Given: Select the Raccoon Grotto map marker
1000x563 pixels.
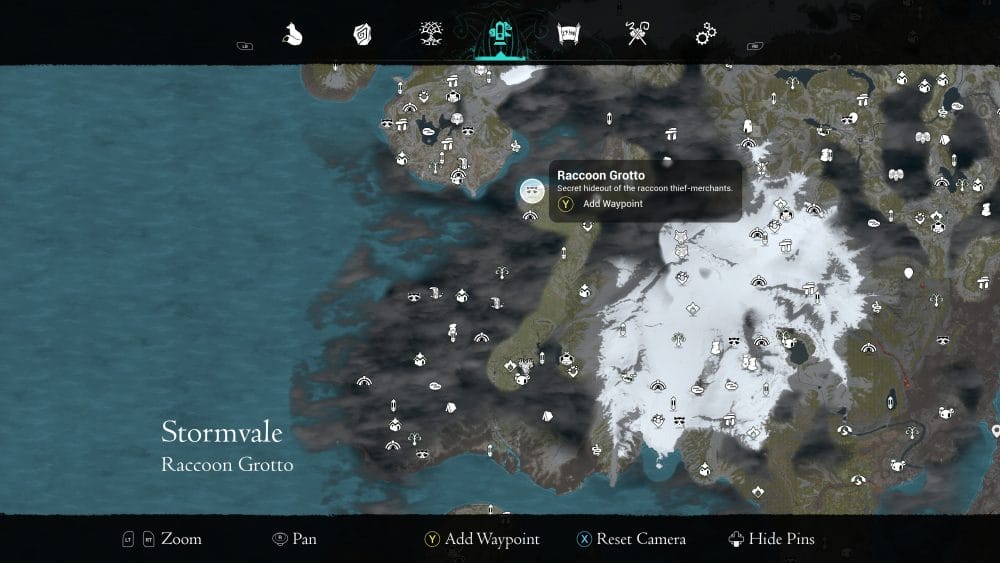Looking at the screenshot, I should click(x=532, y=190).
